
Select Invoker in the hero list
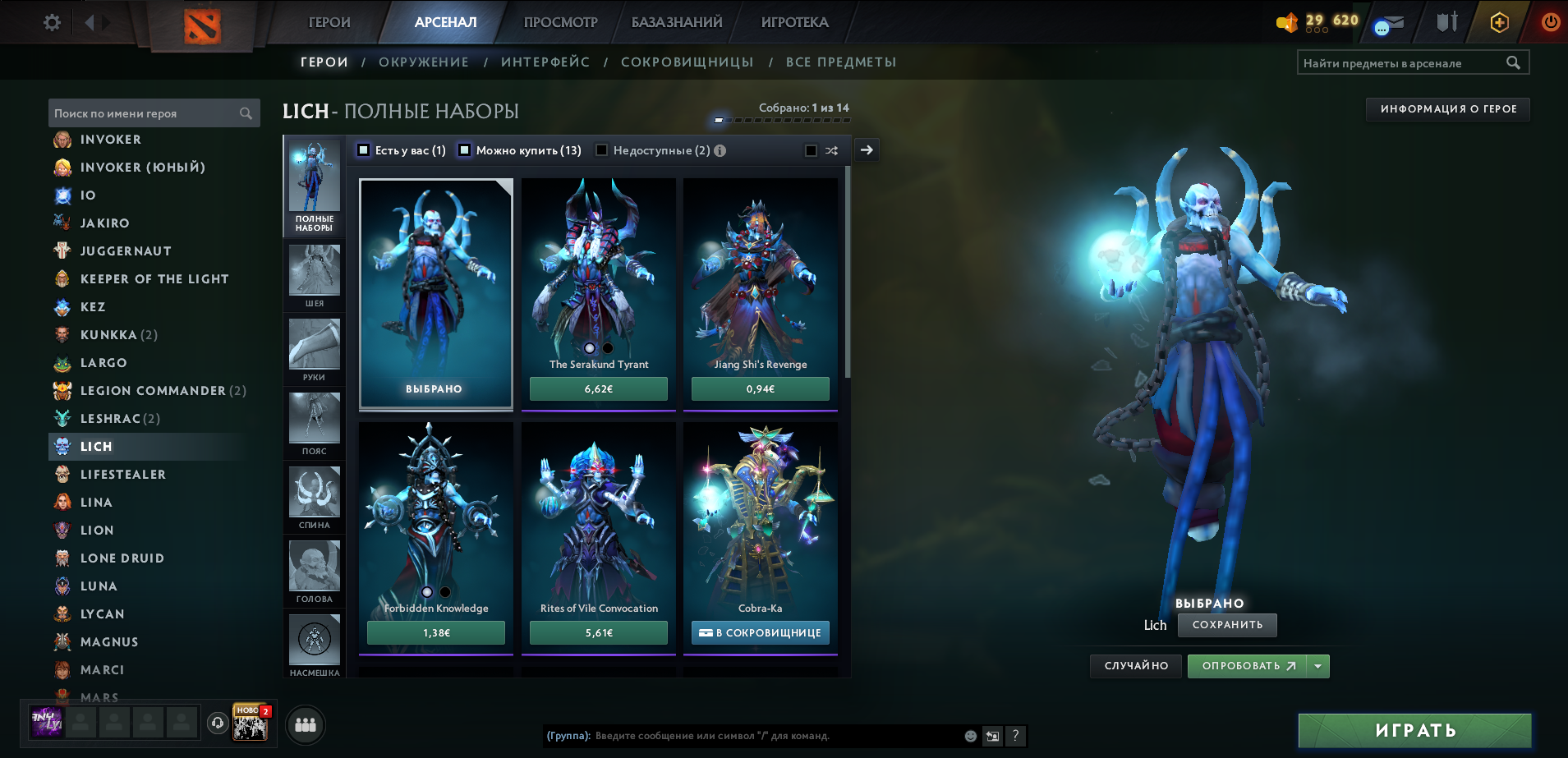(110, 140)
